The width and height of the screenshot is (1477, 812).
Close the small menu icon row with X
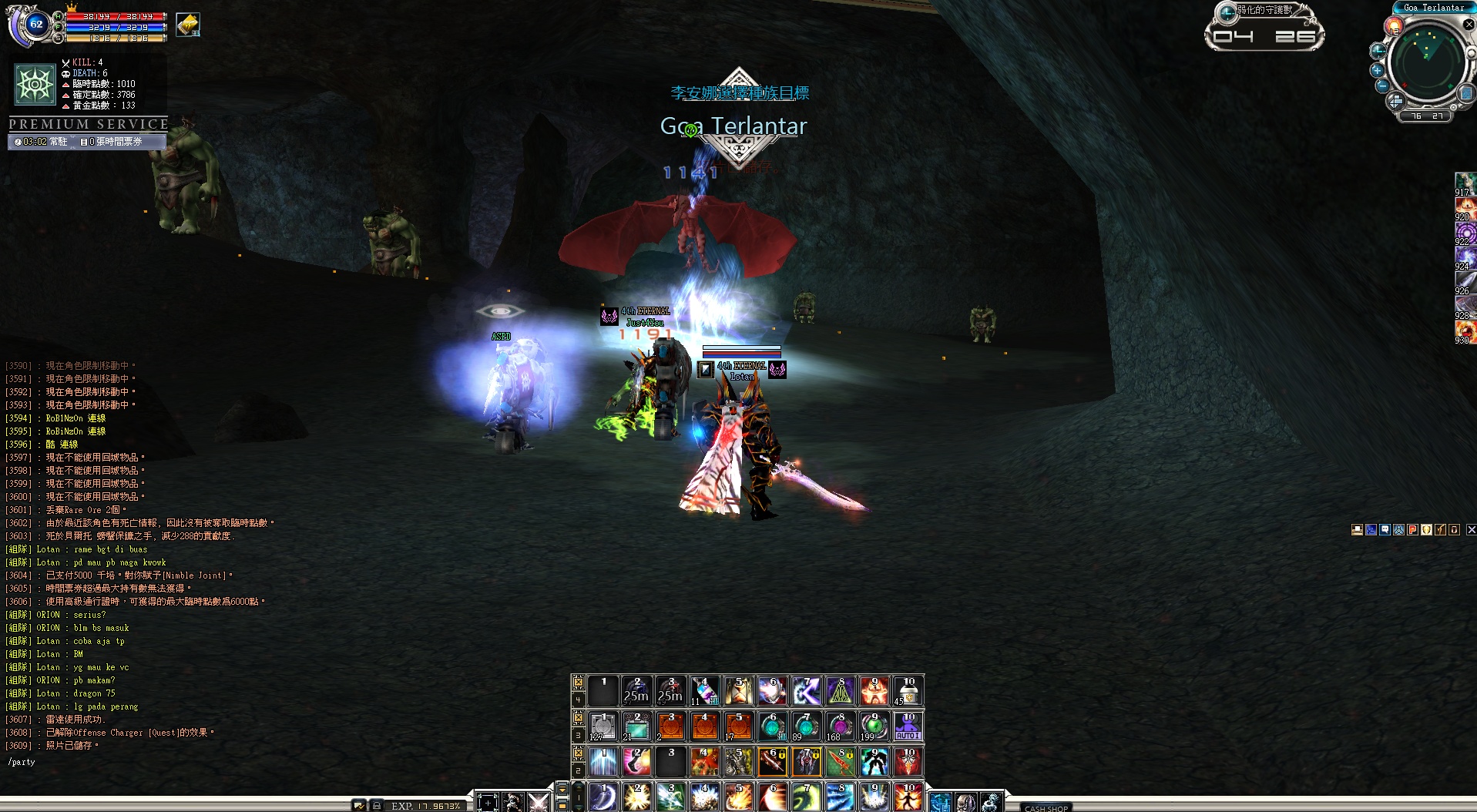pos(1471,530)
